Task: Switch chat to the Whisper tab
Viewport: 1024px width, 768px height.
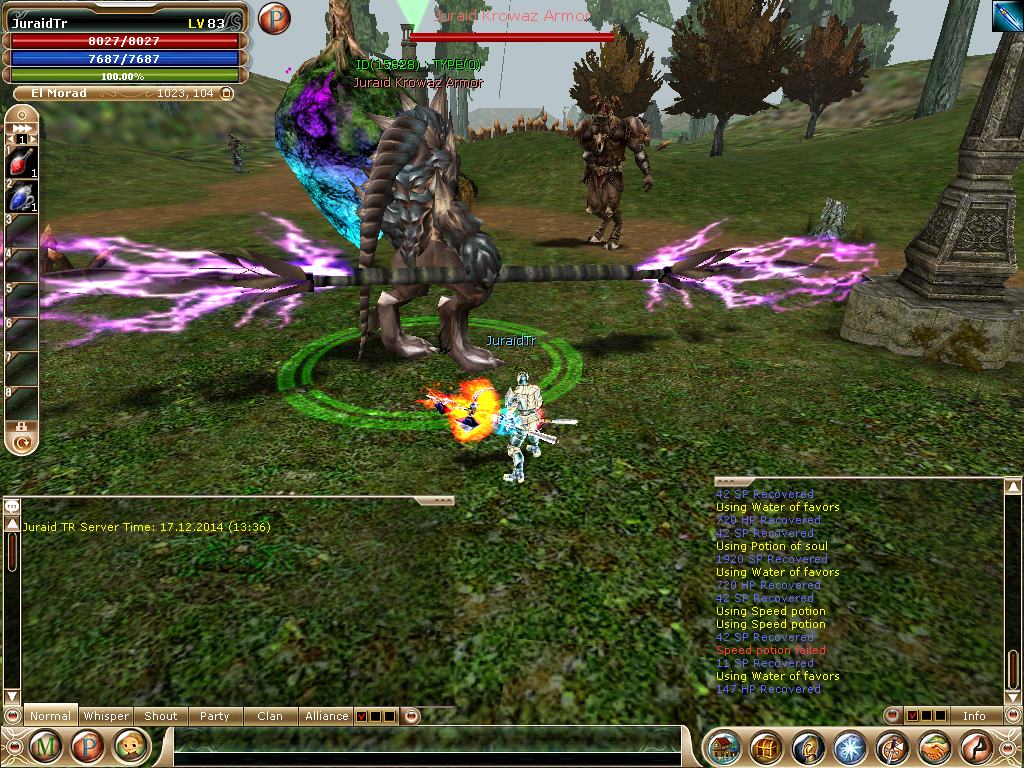Action: (106, 716)
